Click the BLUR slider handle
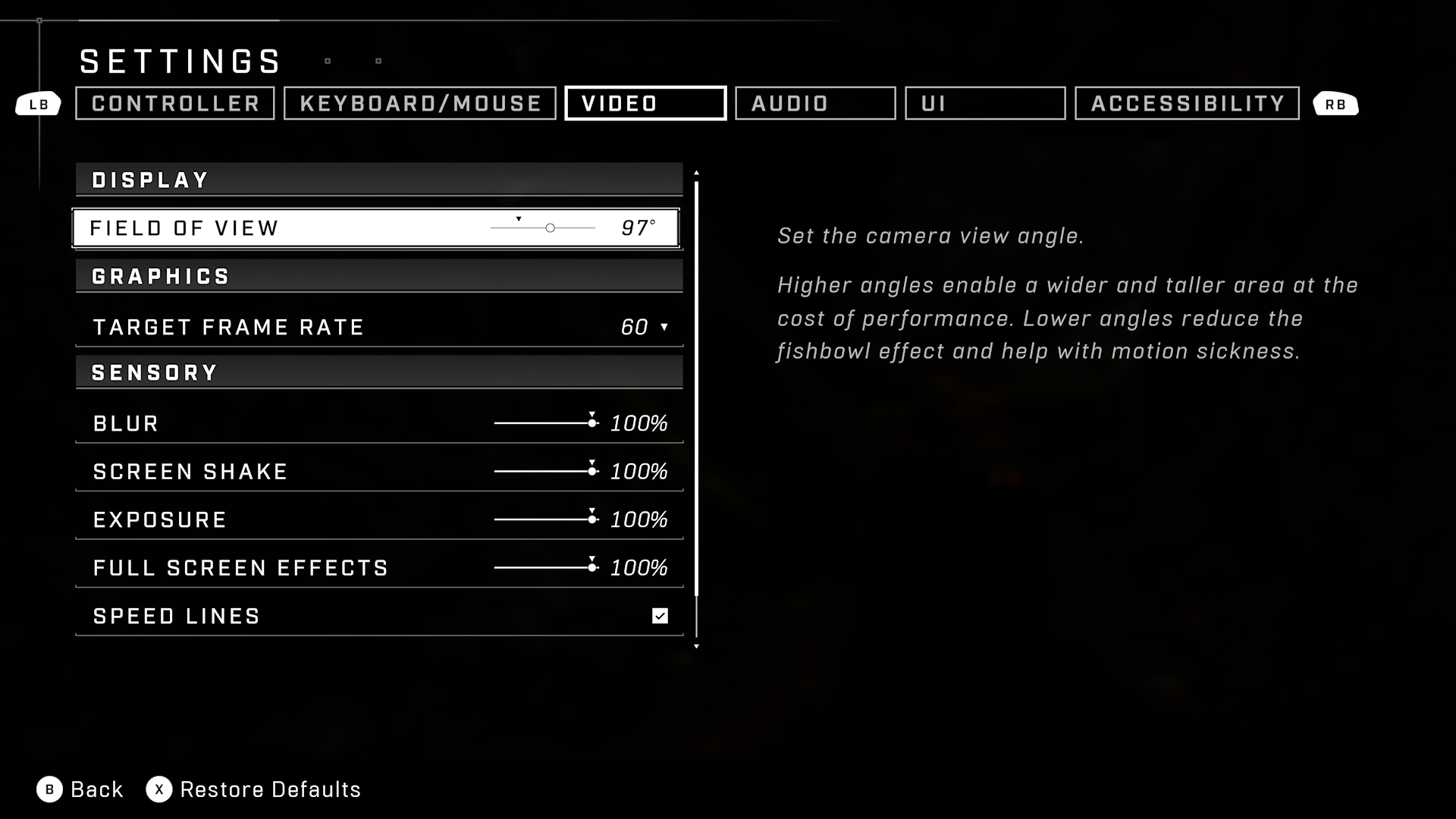Screen dimensions: 1456x819 591,423
